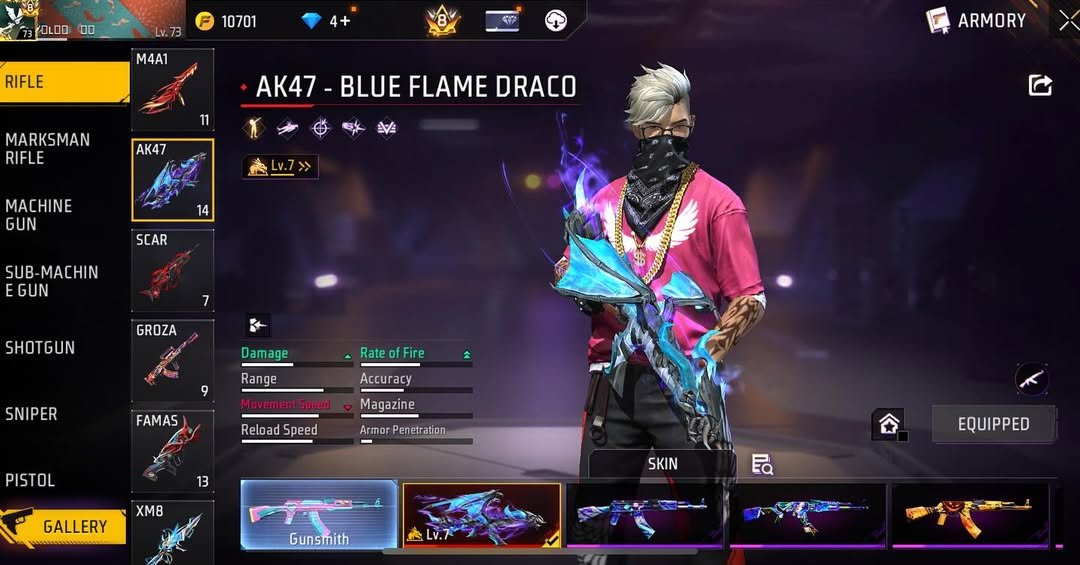Select the SCAR weapon tile
Image resolution: width=1080 pixels, height=565 pixels.
(172, 271)
